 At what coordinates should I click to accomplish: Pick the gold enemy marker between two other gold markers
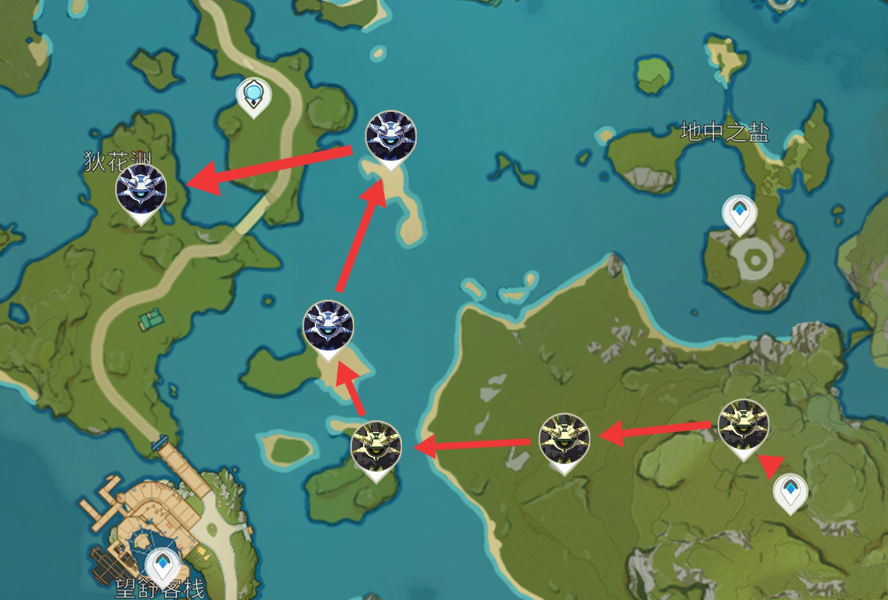563,439
